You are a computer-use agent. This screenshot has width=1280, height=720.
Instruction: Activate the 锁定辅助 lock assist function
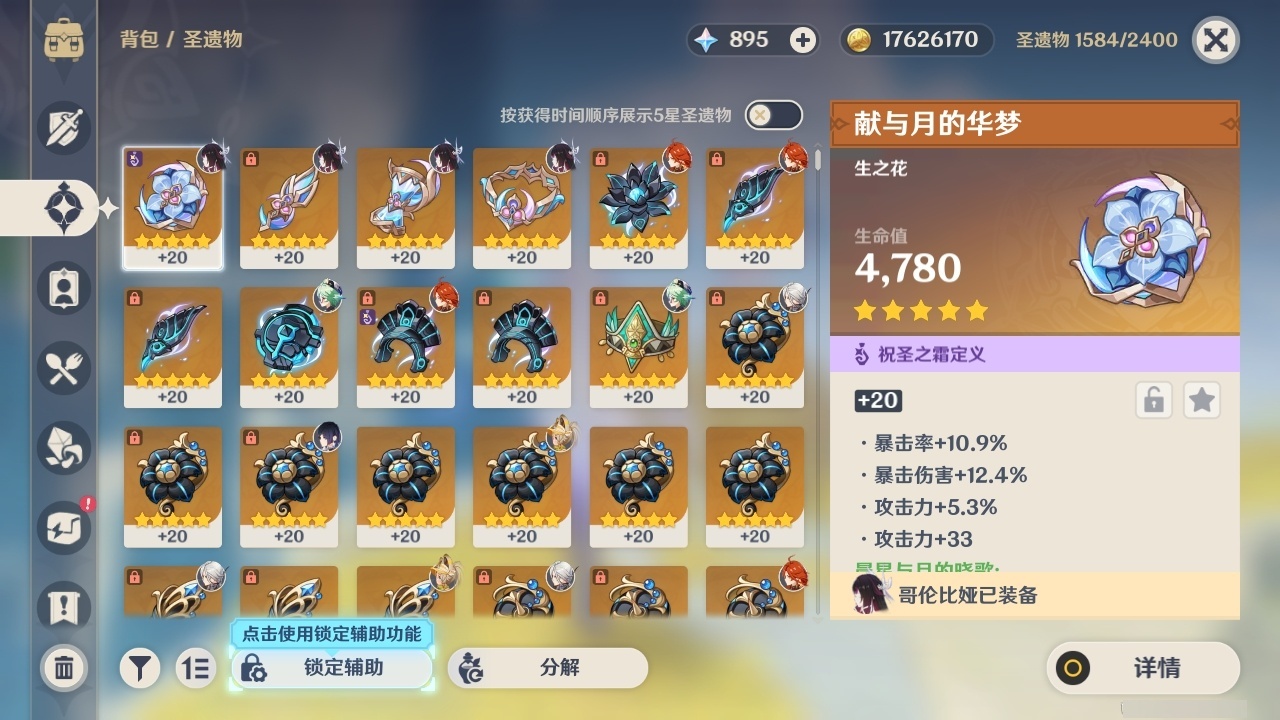pyautogui.click(x=333, y=668)
